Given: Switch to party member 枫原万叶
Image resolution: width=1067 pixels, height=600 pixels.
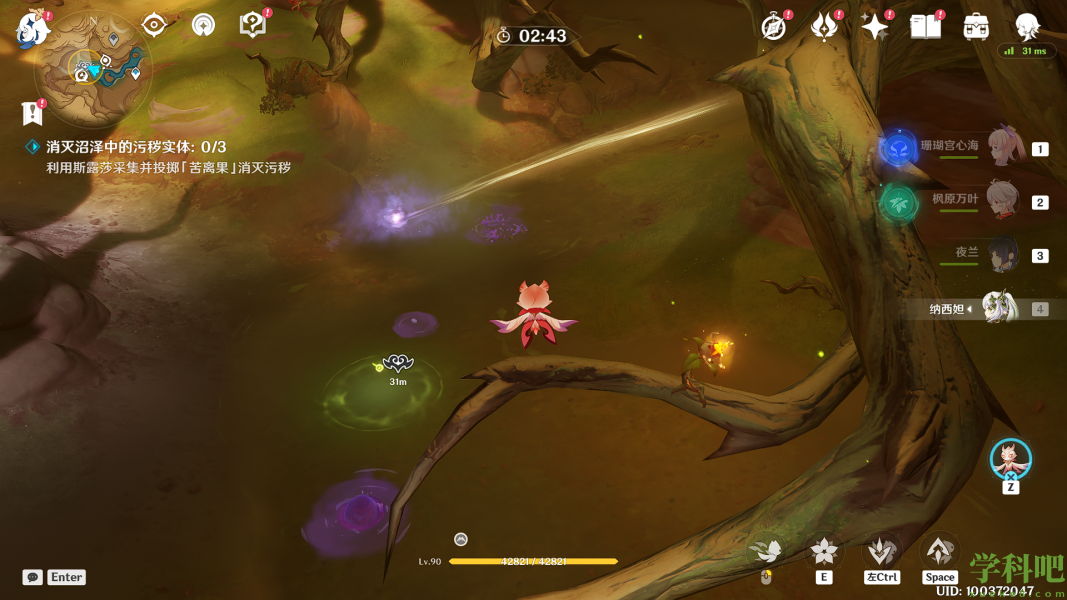Looking at the screenshot, I should [x=1003, y=201].
